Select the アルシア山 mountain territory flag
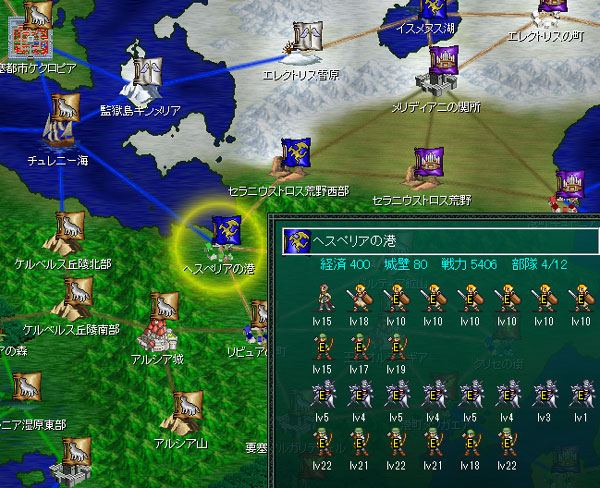Screen dimensions: 600x488 [185, 410]
